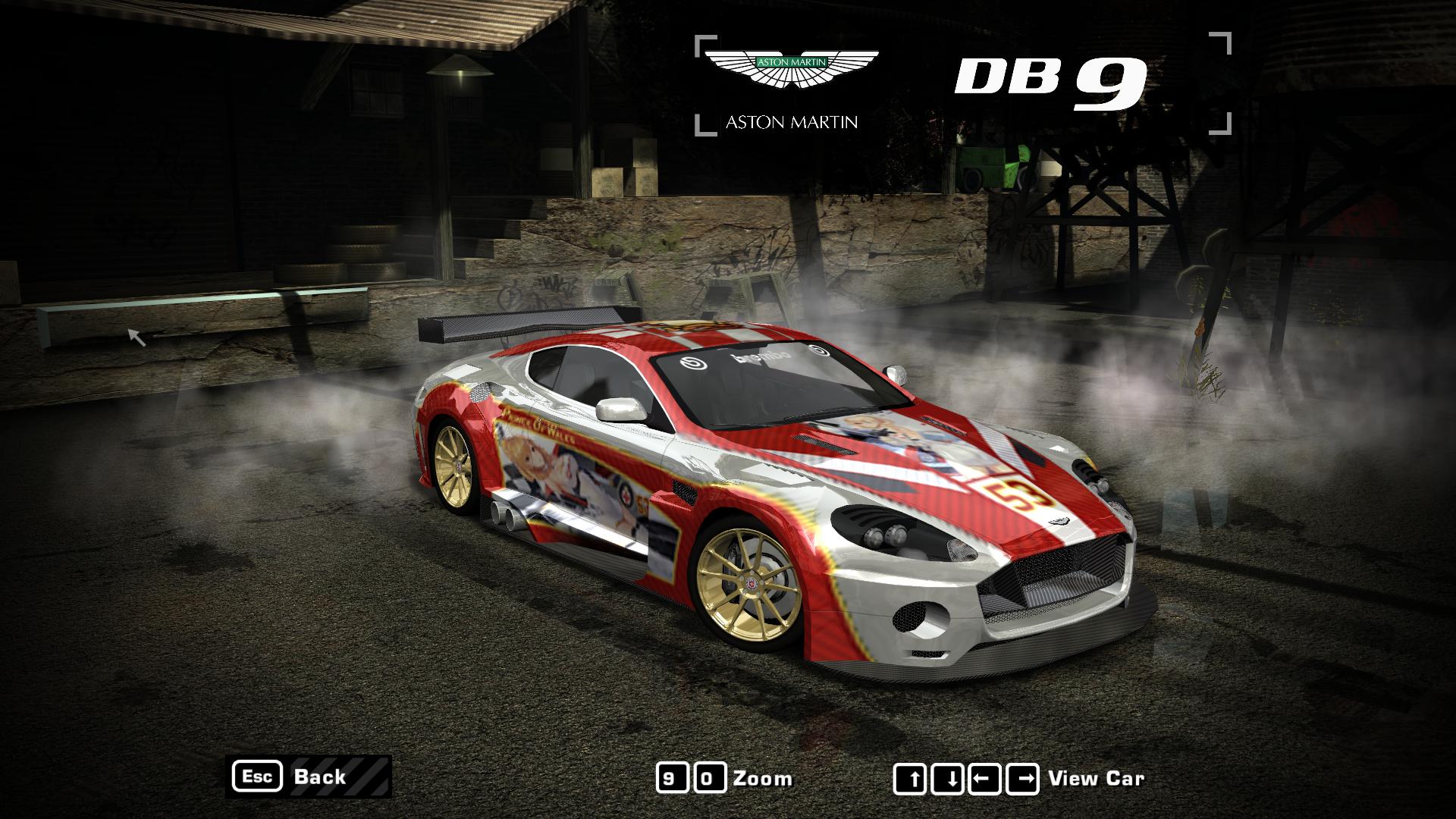This screenshot has width=1456, height=819.
Task: Toggle zoom mode via the Zoom control
Action: tap(764, 777)
